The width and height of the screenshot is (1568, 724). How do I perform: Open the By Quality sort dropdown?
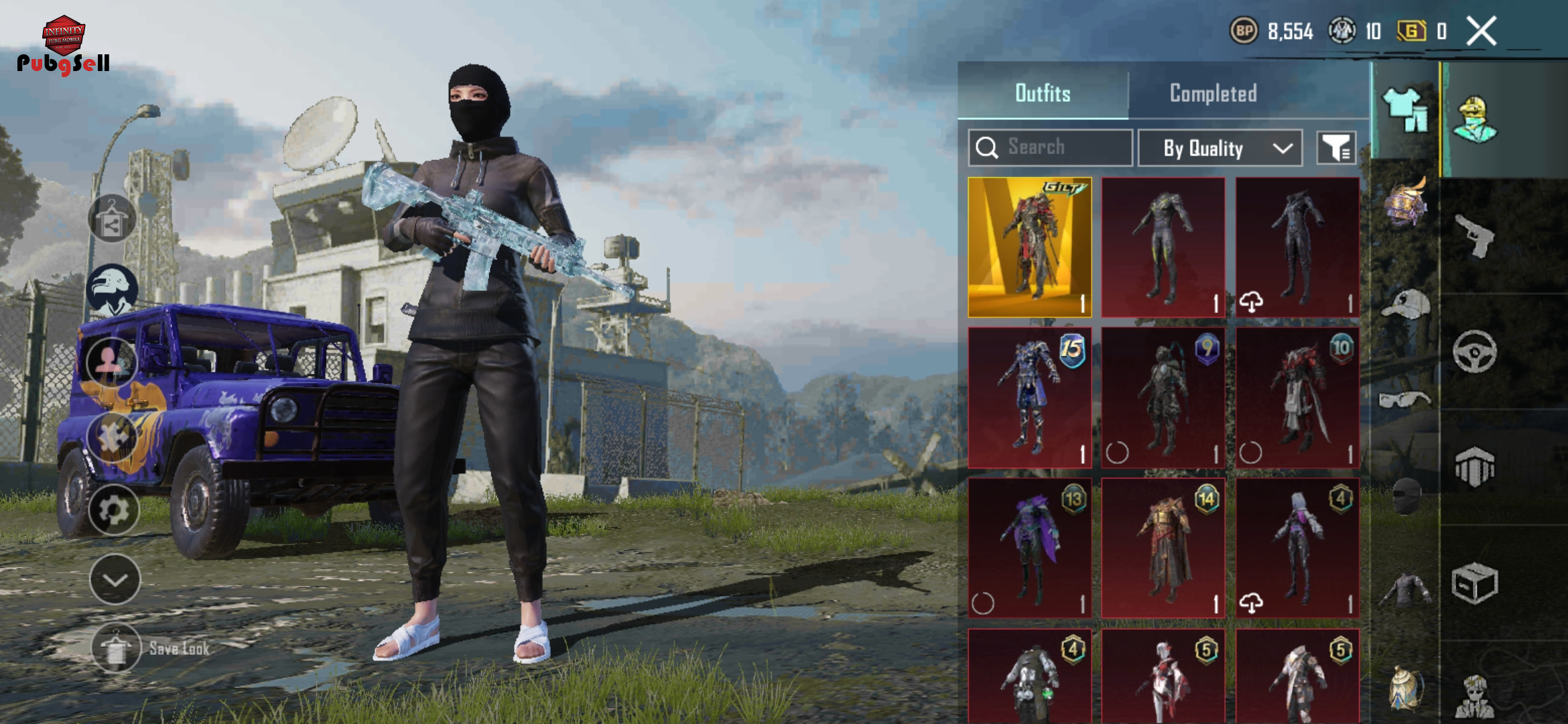point(1220,148)
